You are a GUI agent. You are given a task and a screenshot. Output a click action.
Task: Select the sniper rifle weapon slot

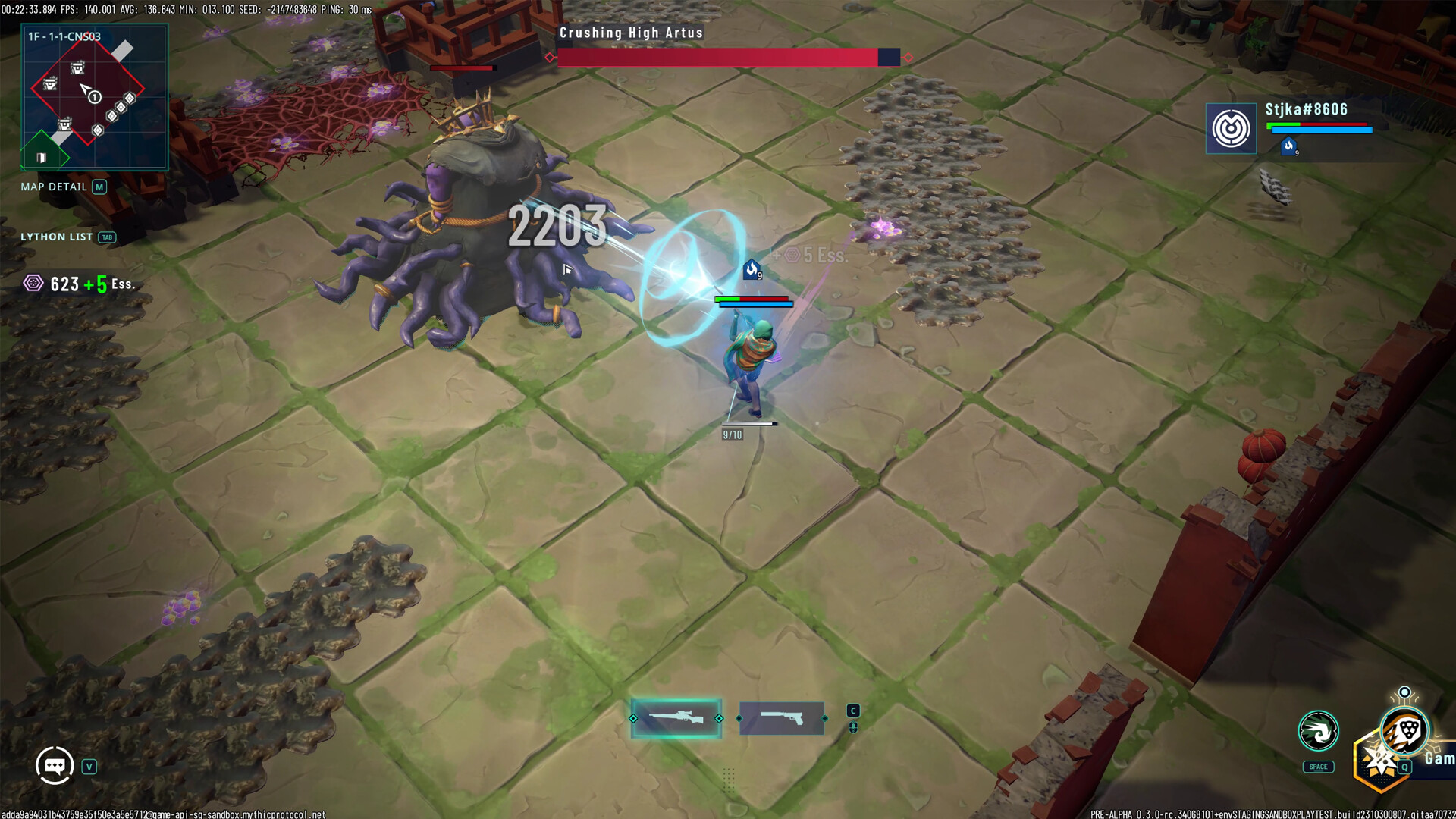(x=676, y=715)
